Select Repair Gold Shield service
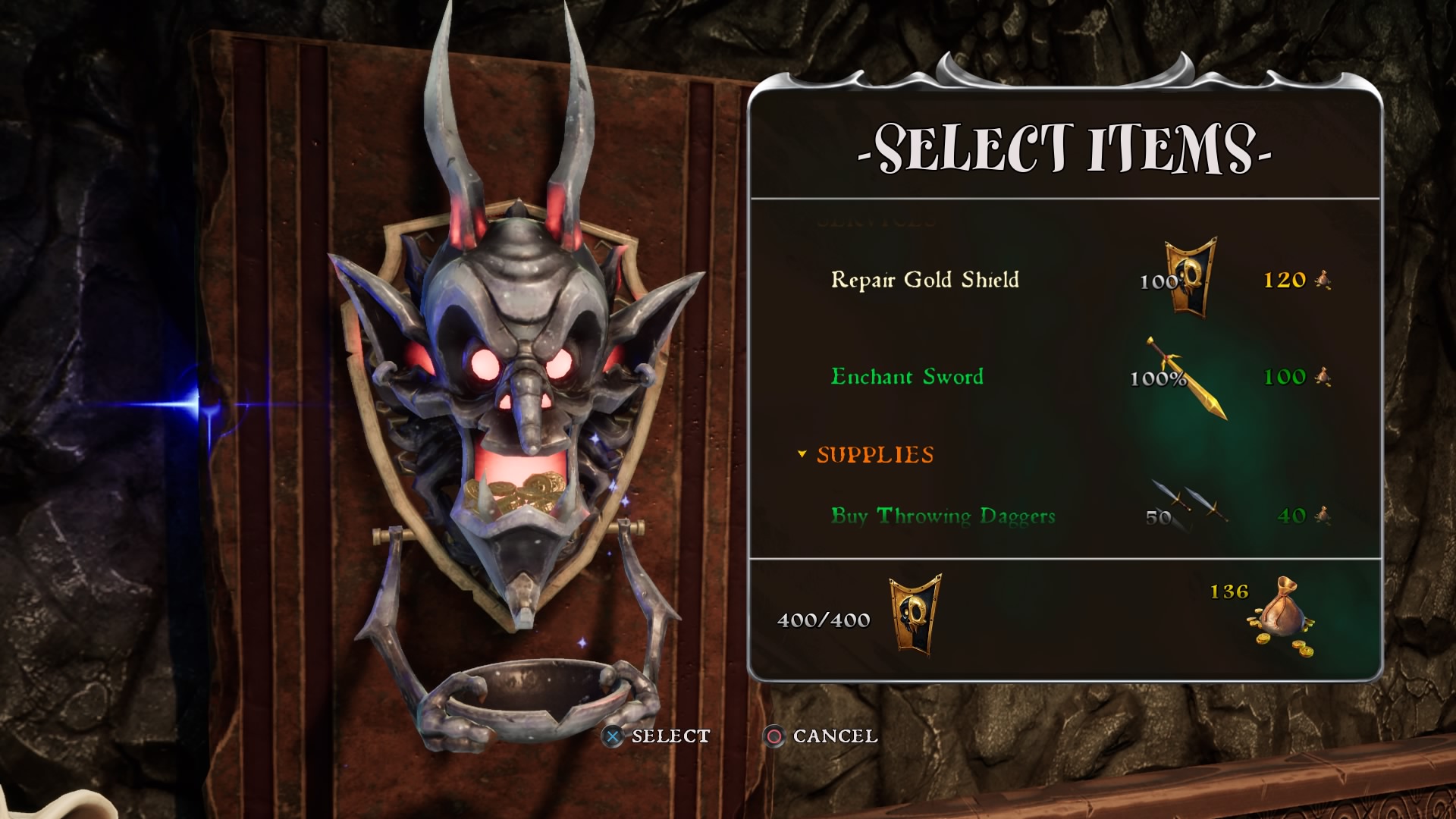The image size is (1456, 819). click(x=924, y=280)
